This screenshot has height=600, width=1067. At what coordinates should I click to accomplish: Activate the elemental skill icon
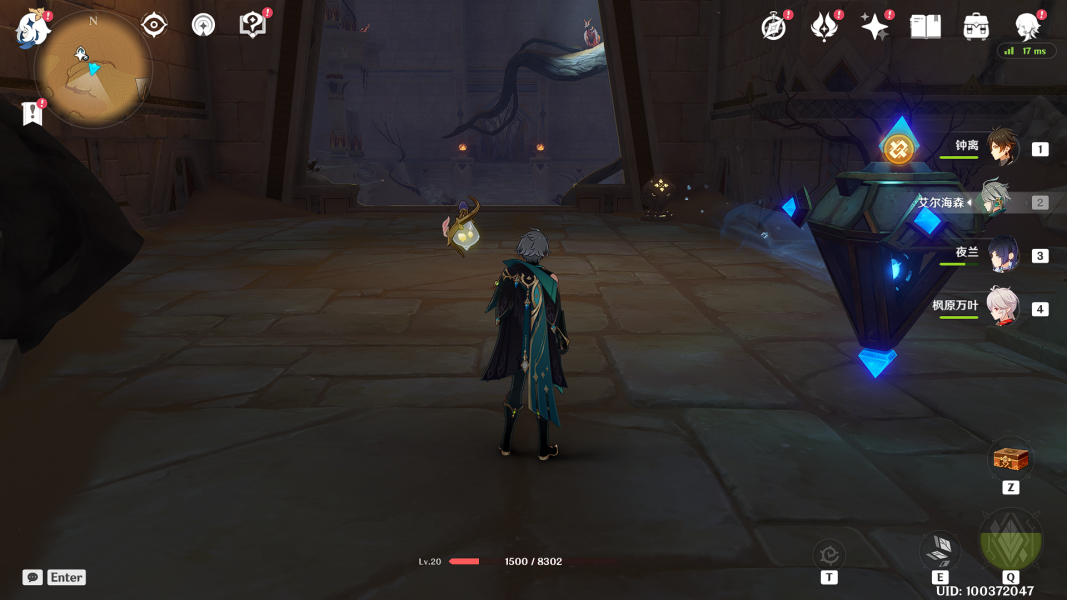(940, 549)
